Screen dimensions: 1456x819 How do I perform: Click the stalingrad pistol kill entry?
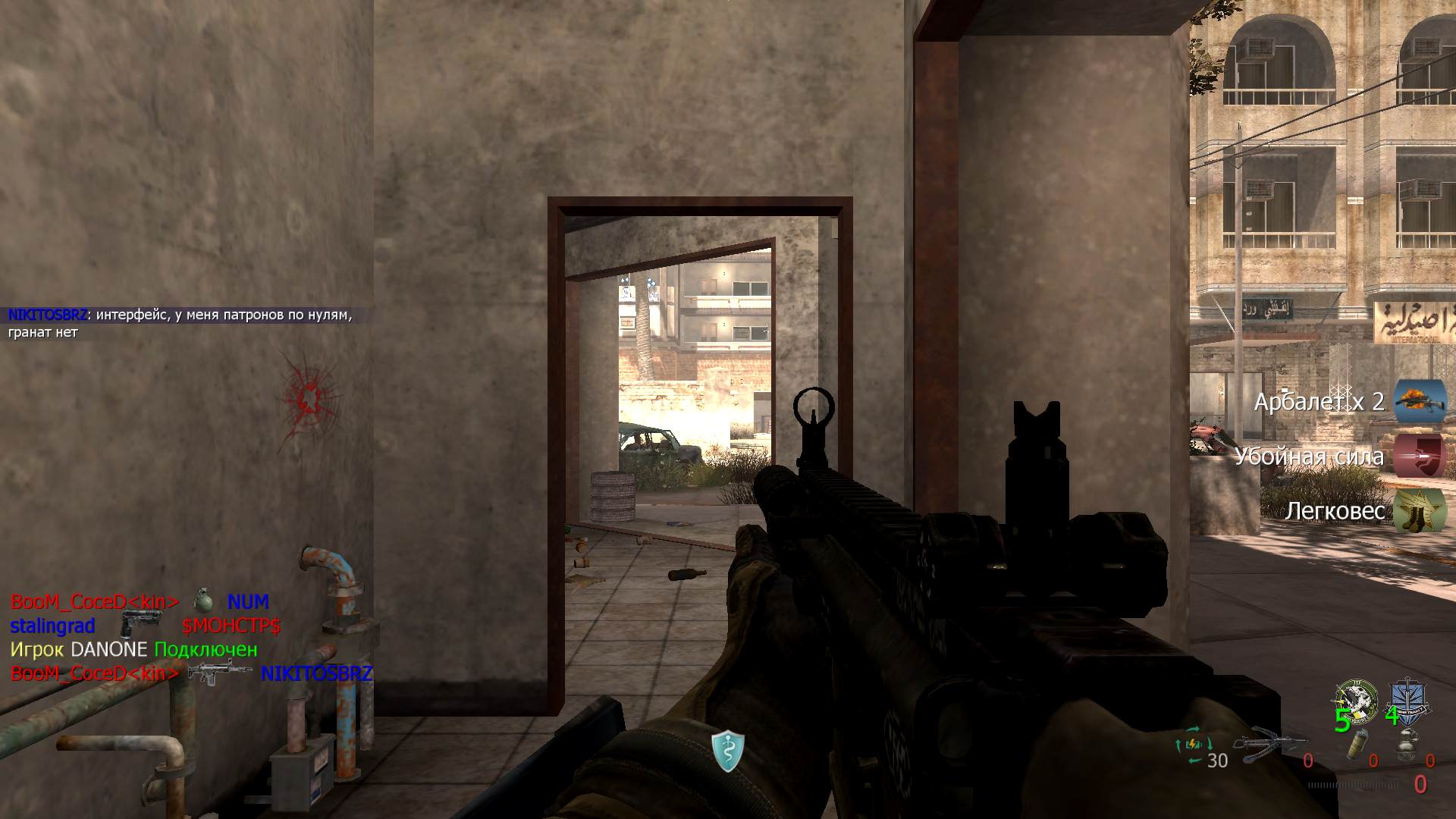tap(144, 626)
